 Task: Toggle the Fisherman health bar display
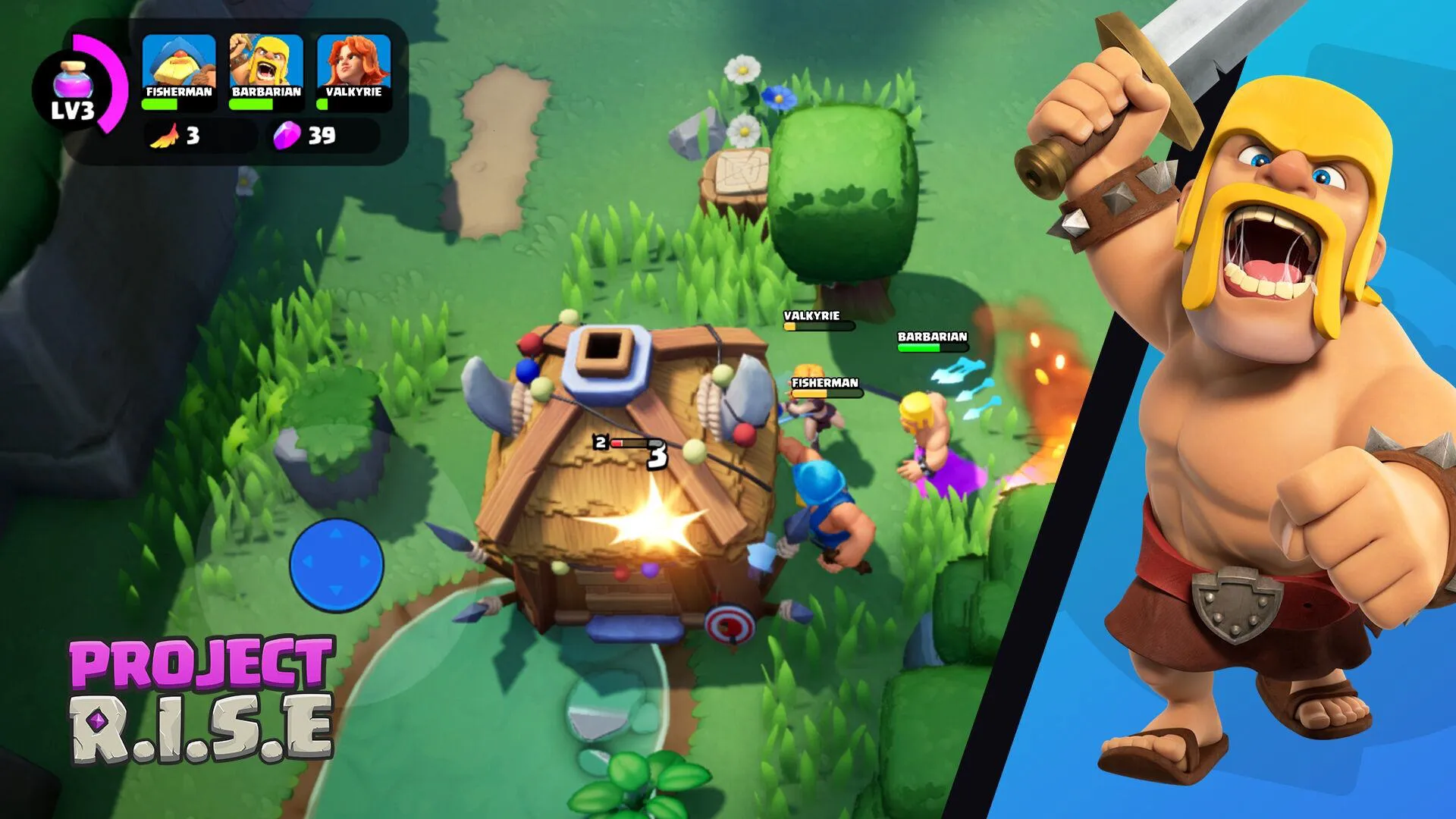[x=180, y=105]
